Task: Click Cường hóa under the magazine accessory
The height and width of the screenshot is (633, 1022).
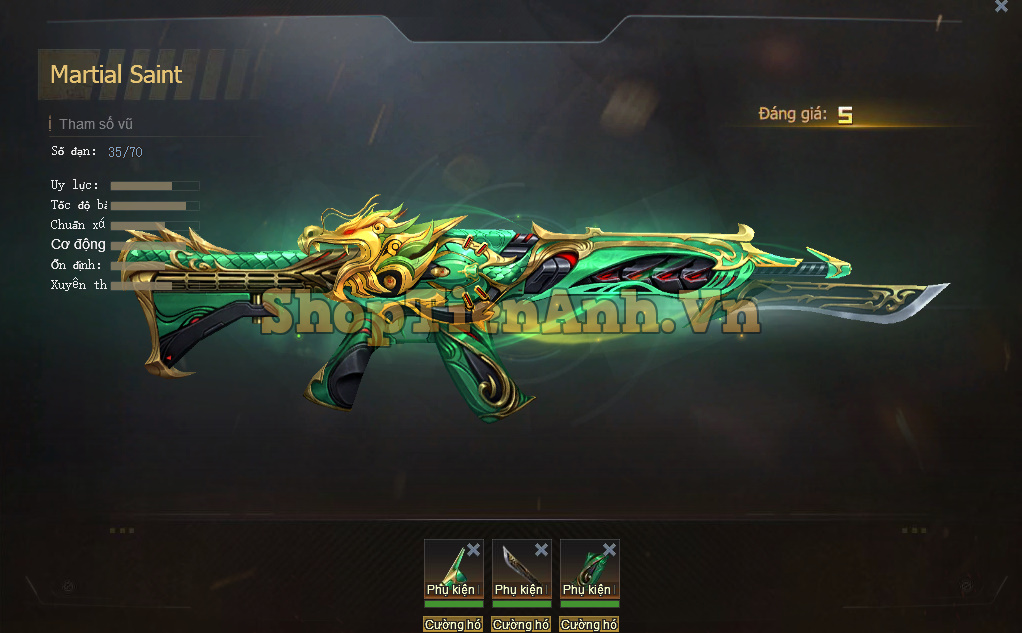Action: (x=589, y=624)
